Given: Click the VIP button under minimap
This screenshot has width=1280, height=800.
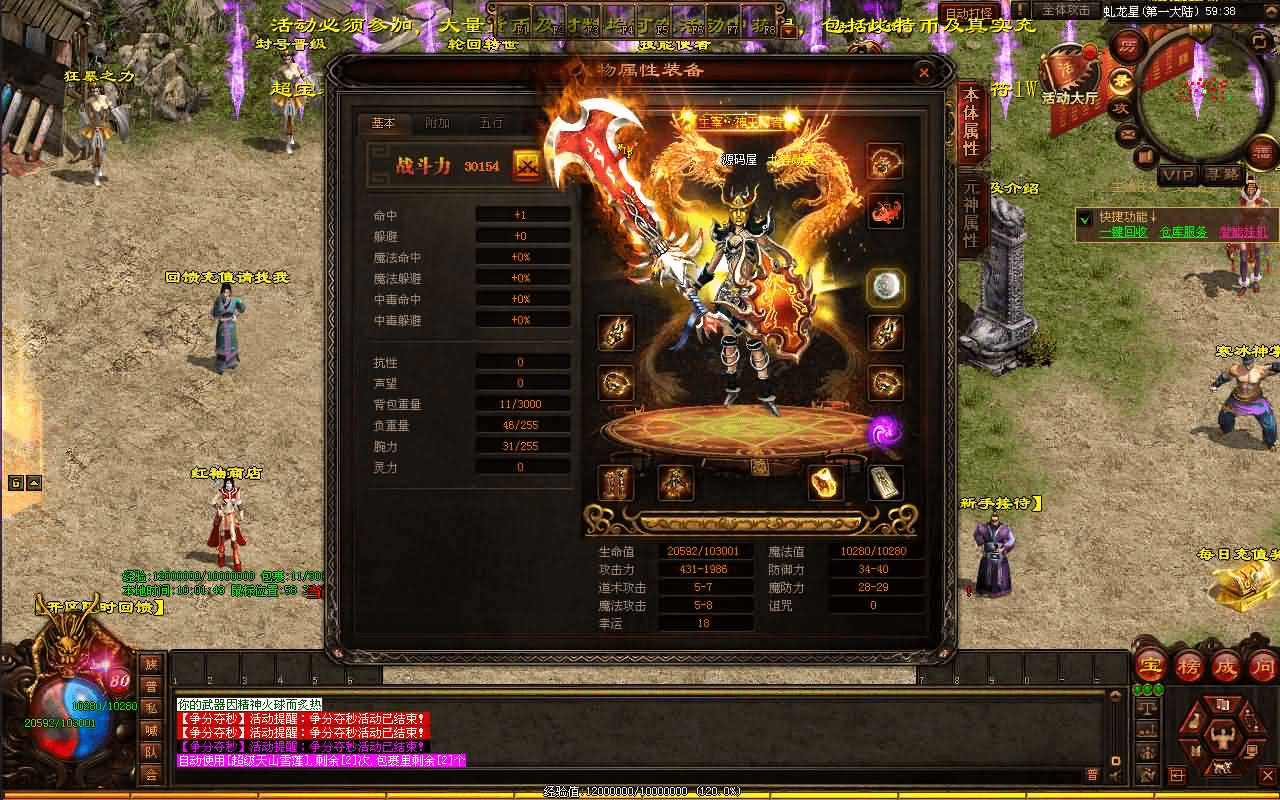Looking at the screenshot, I should coord(1177,175).
